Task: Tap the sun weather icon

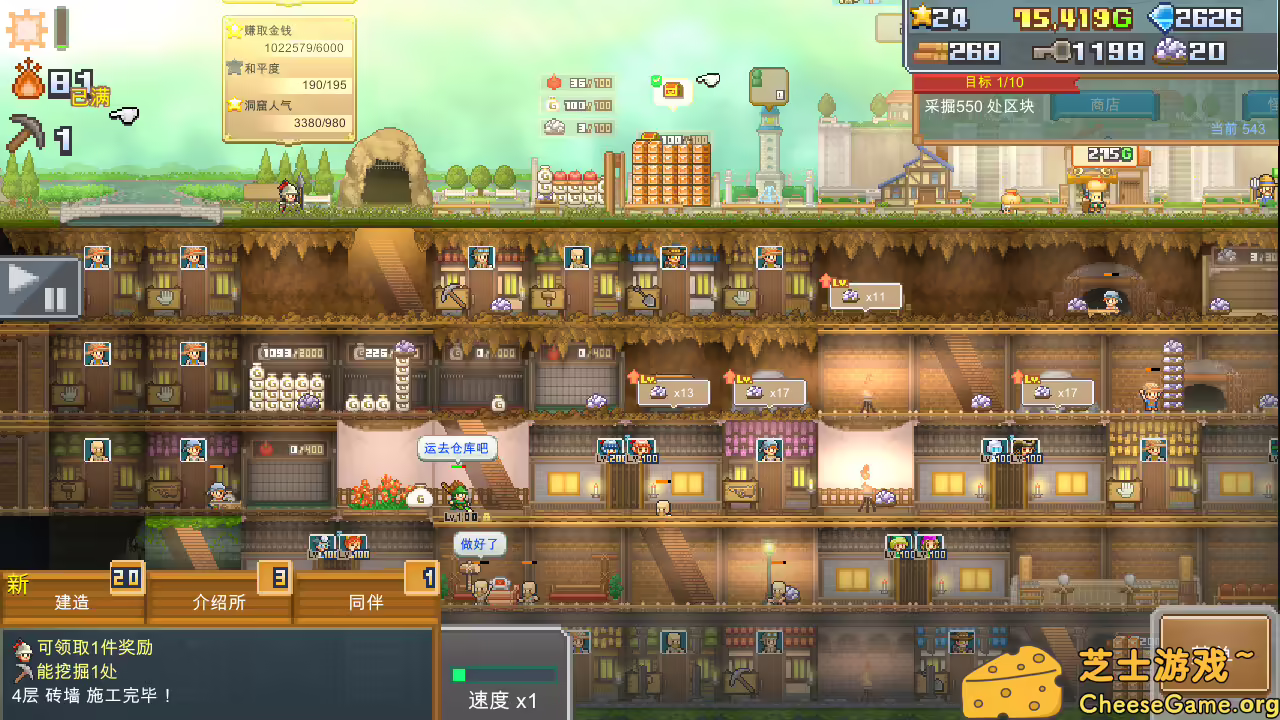Action: (26, 29)
